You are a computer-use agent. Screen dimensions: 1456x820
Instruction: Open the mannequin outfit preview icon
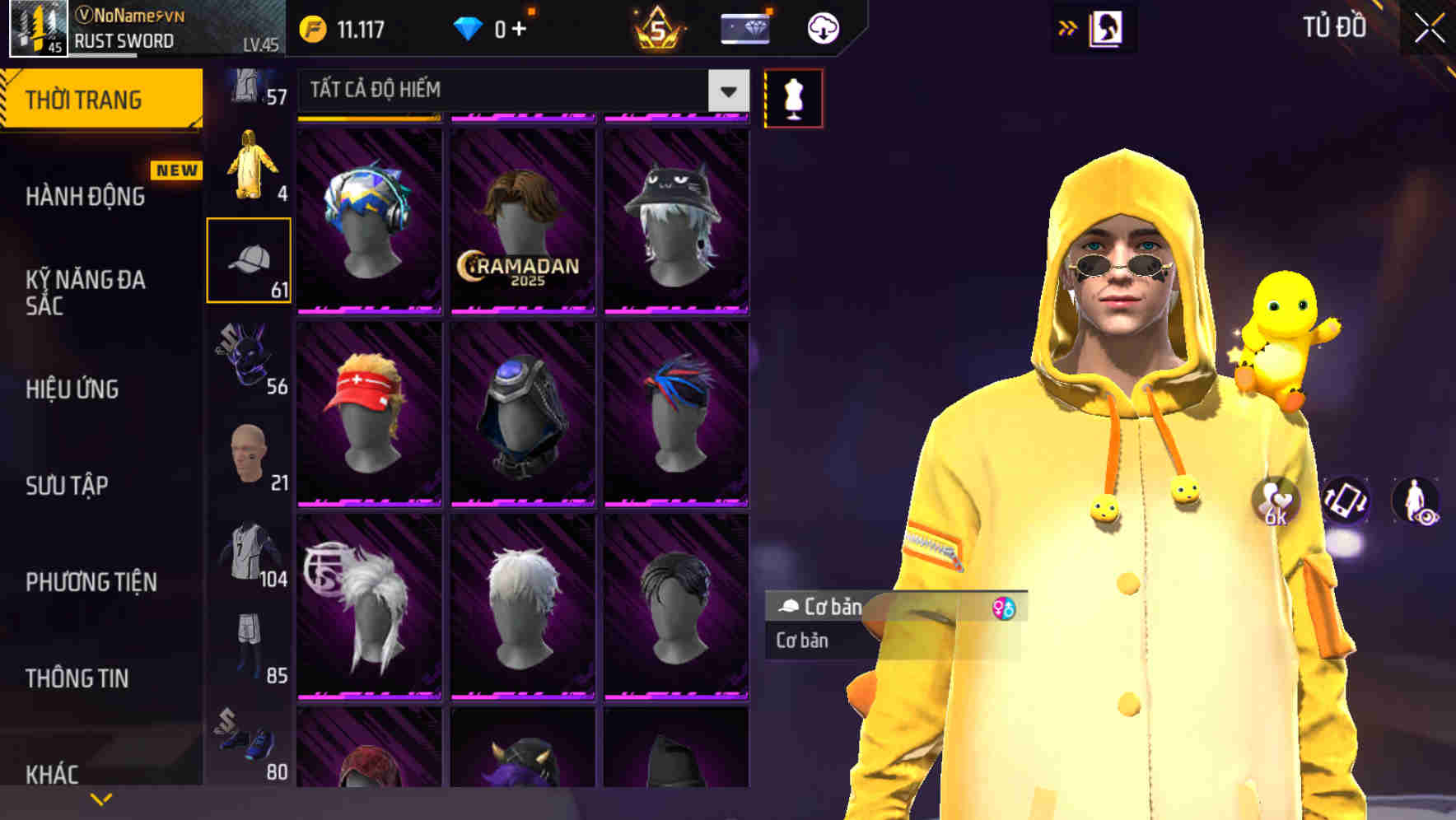pos(793,96)
